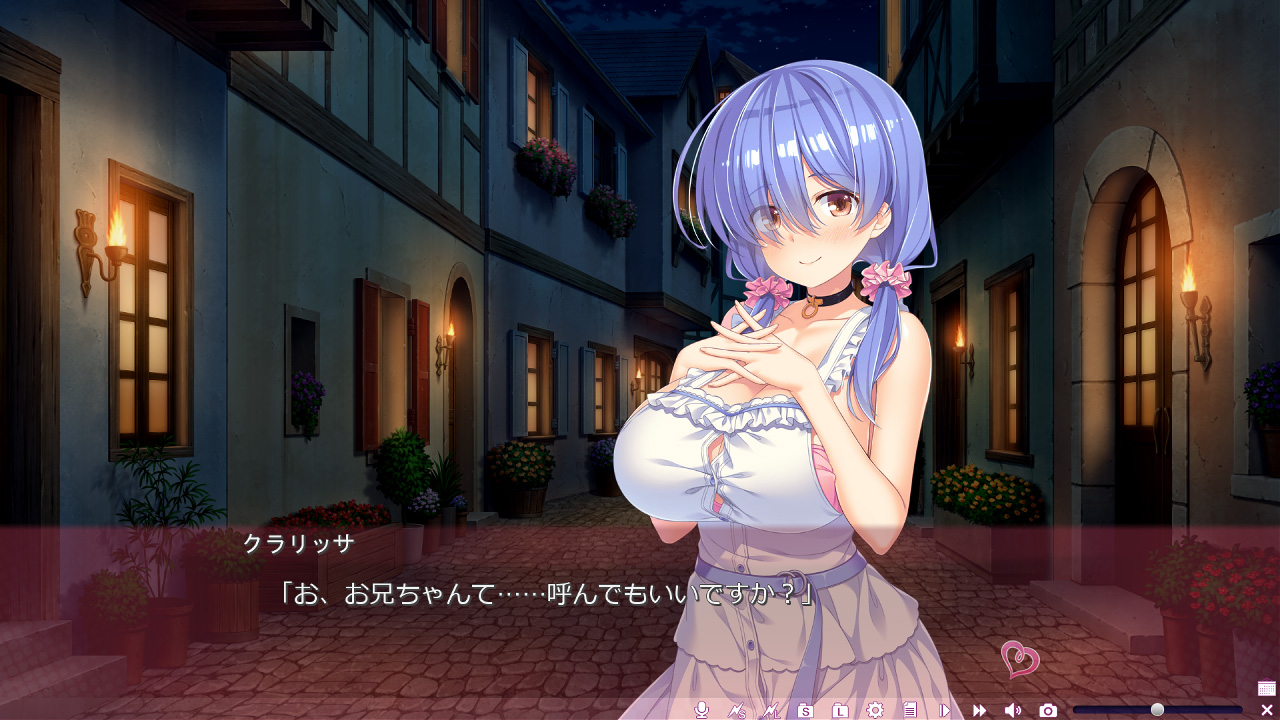Viewport: 1280px width, 720px height.
Task: Take a screenshot with the camera icon
Action: point(1048,710)
